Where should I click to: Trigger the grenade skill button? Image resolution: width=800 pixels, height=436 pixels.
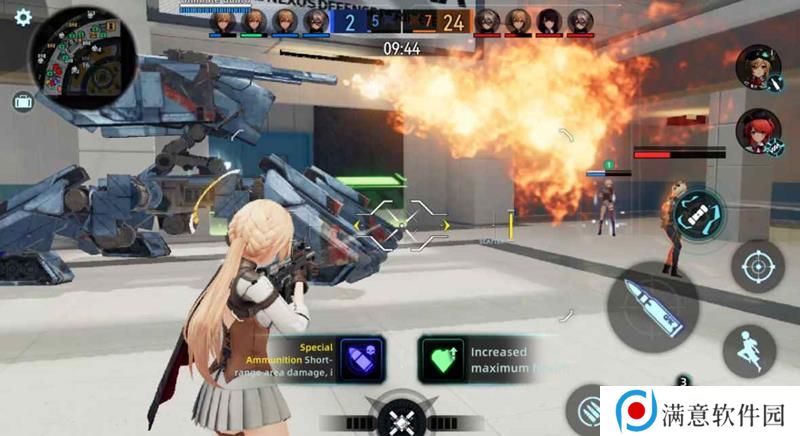(x=697, y=212)
